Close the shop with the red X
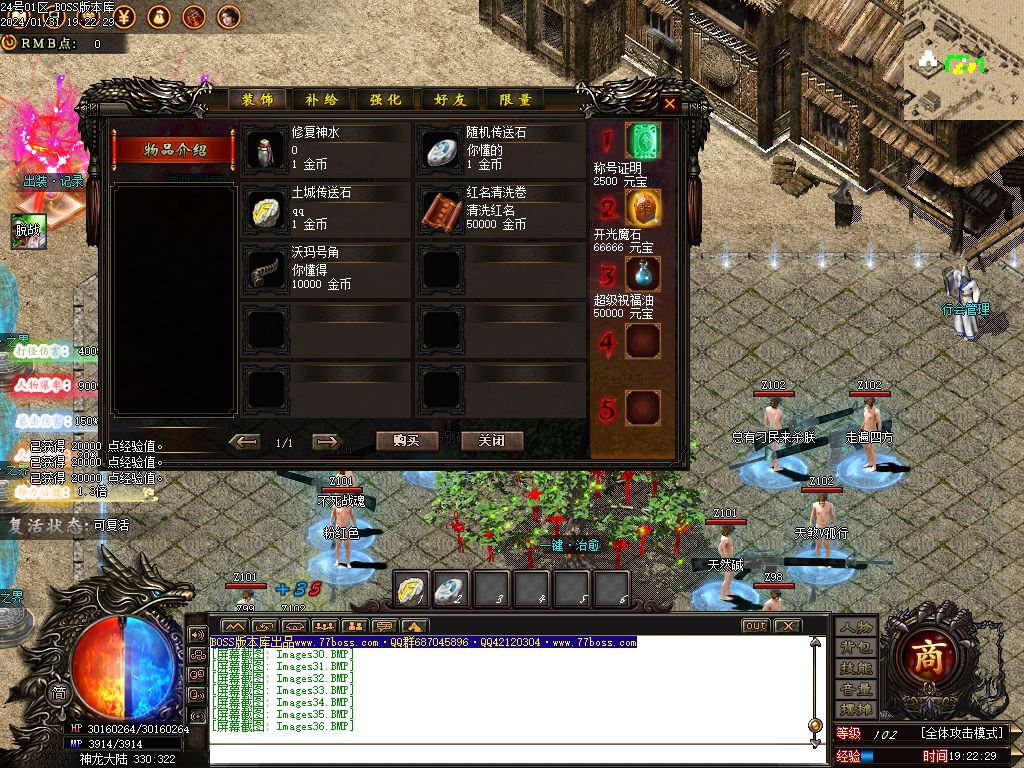Image resolution: width=1024 pixels, height=768 pixels. click(670, 104)
